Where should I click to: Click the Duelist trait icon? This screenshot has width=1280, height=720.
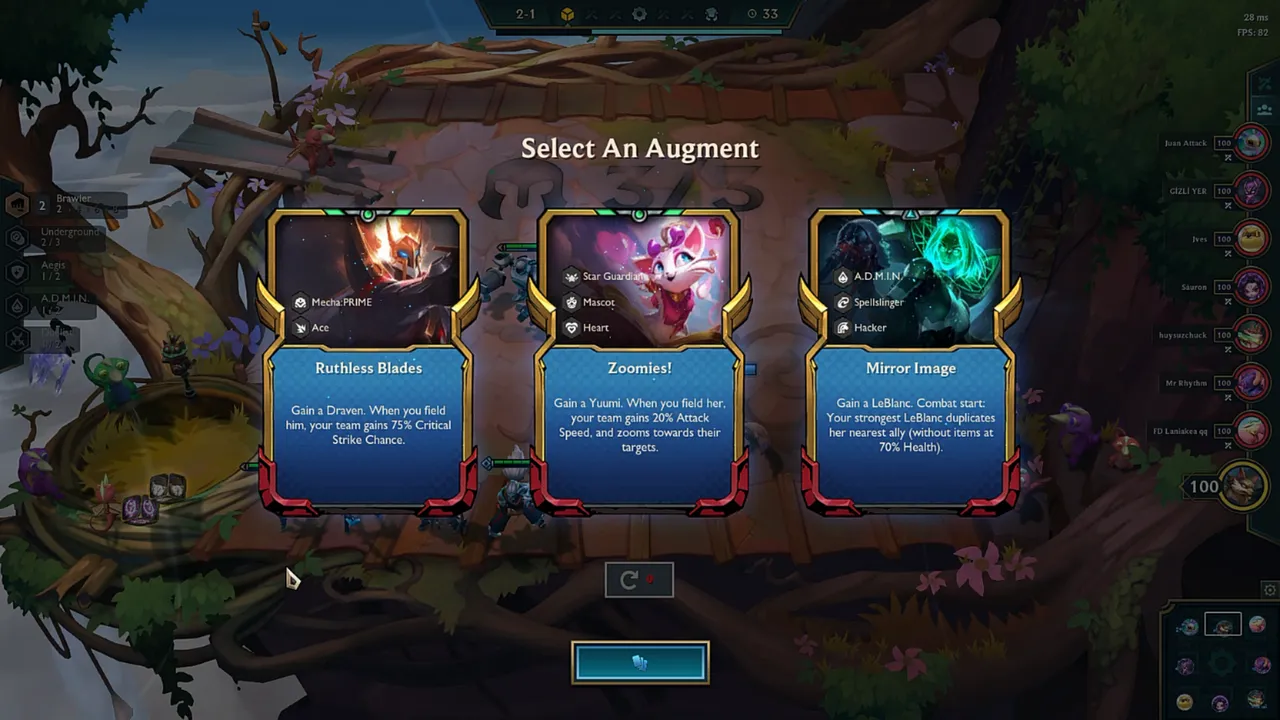[x=16, y=338]
